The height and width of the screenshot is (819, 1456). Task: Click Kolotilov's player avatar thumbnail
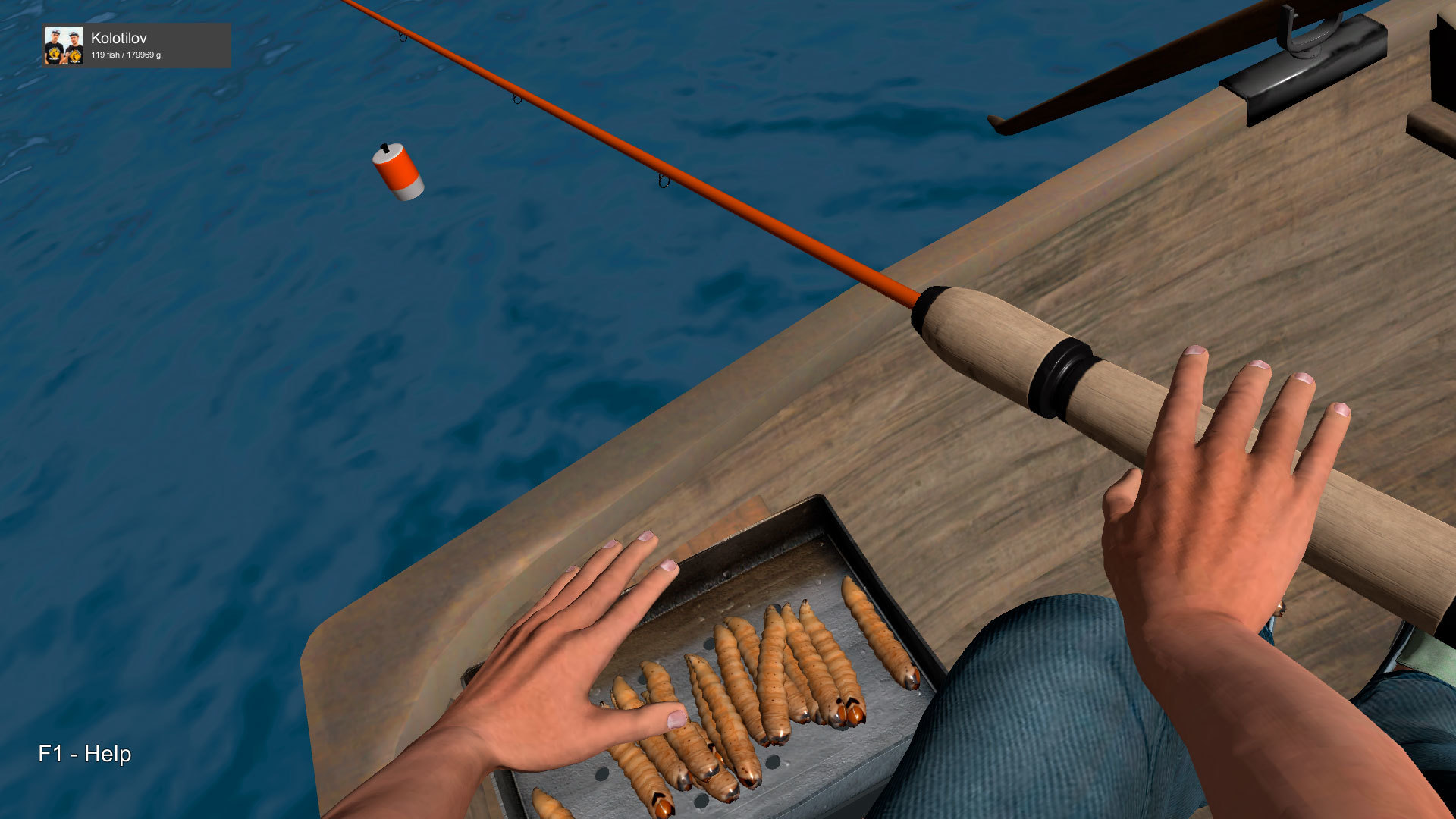64,45
